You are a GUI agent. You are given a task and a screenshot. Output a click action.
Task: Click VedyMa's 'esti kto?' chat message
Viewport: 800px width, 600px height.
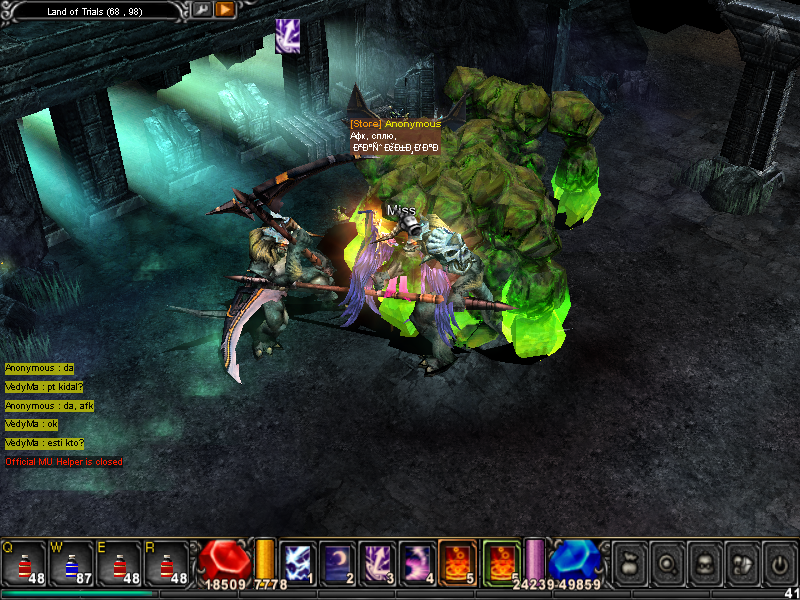[x=45, y=443]
